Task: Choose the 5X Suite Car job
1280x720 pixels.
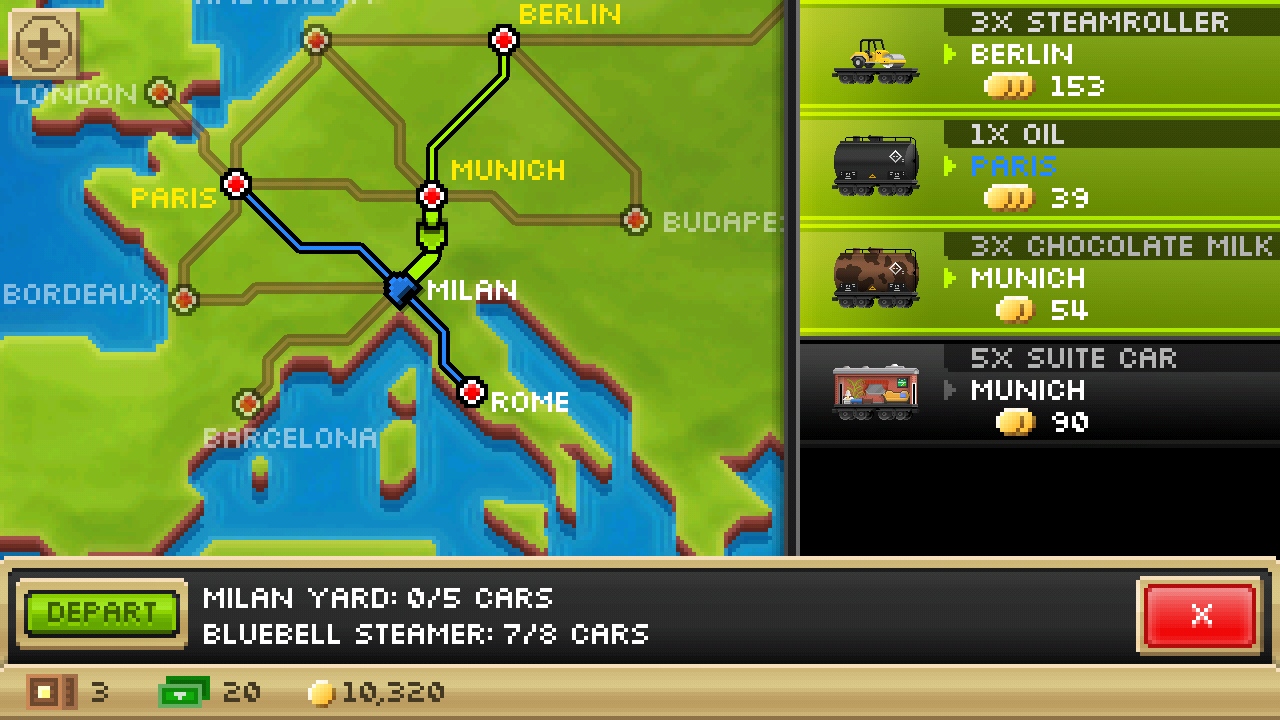Action: (x=1040, y=390)
